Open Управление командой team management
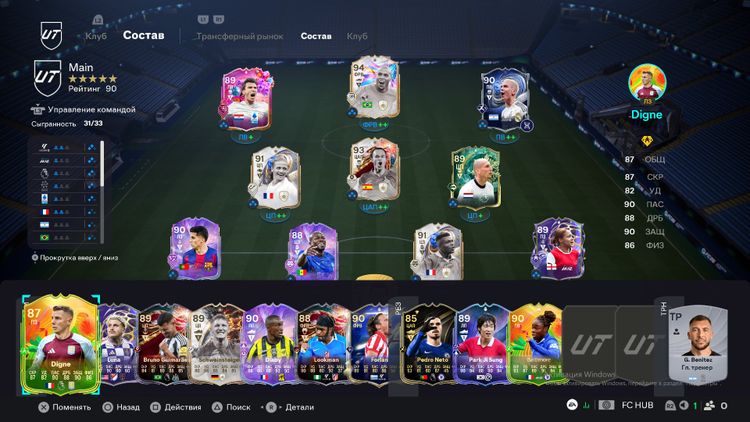 (88, 110)
